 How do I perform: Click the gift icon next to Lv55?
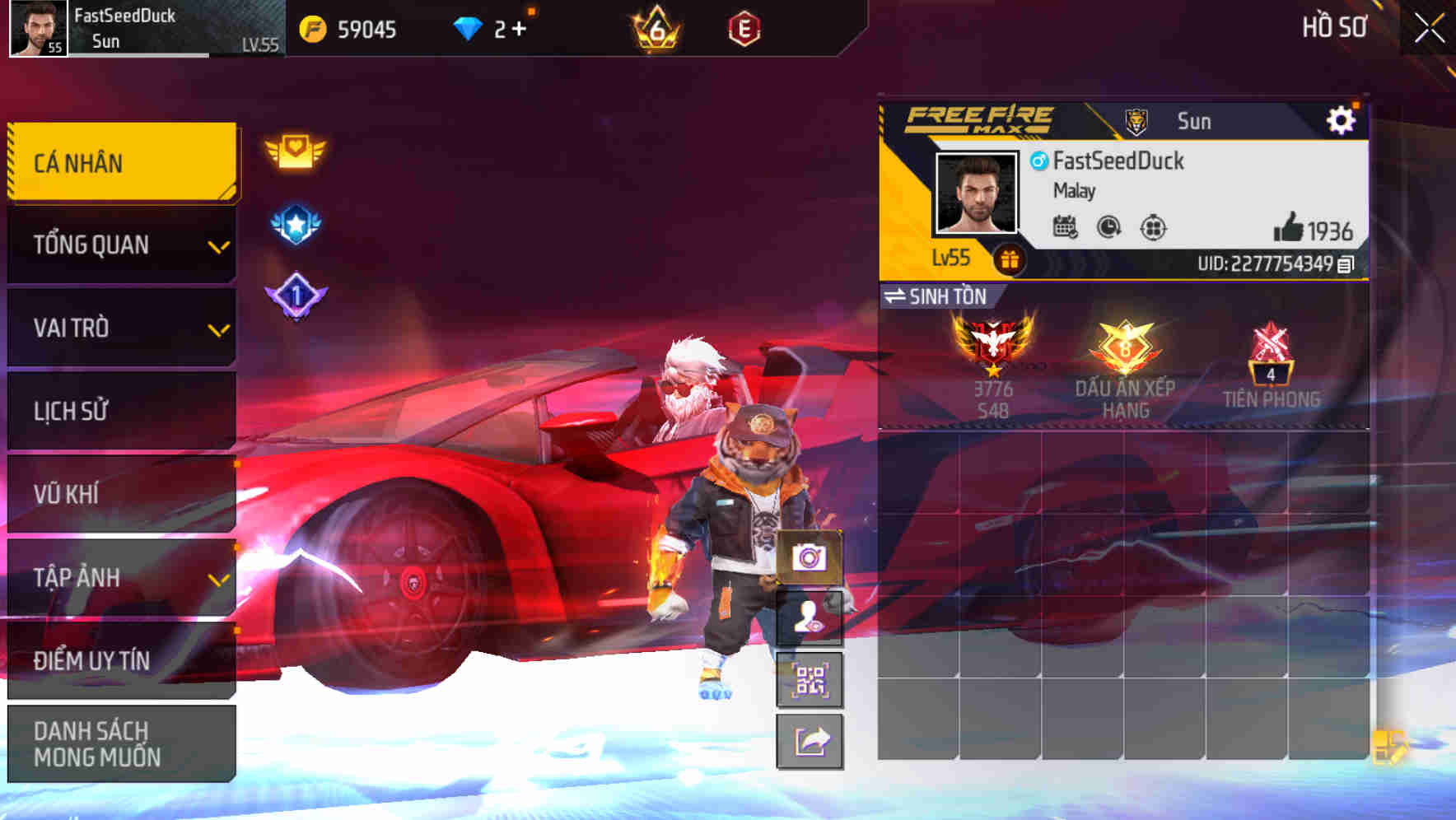pyautogui.click(x=1010, y=258)
